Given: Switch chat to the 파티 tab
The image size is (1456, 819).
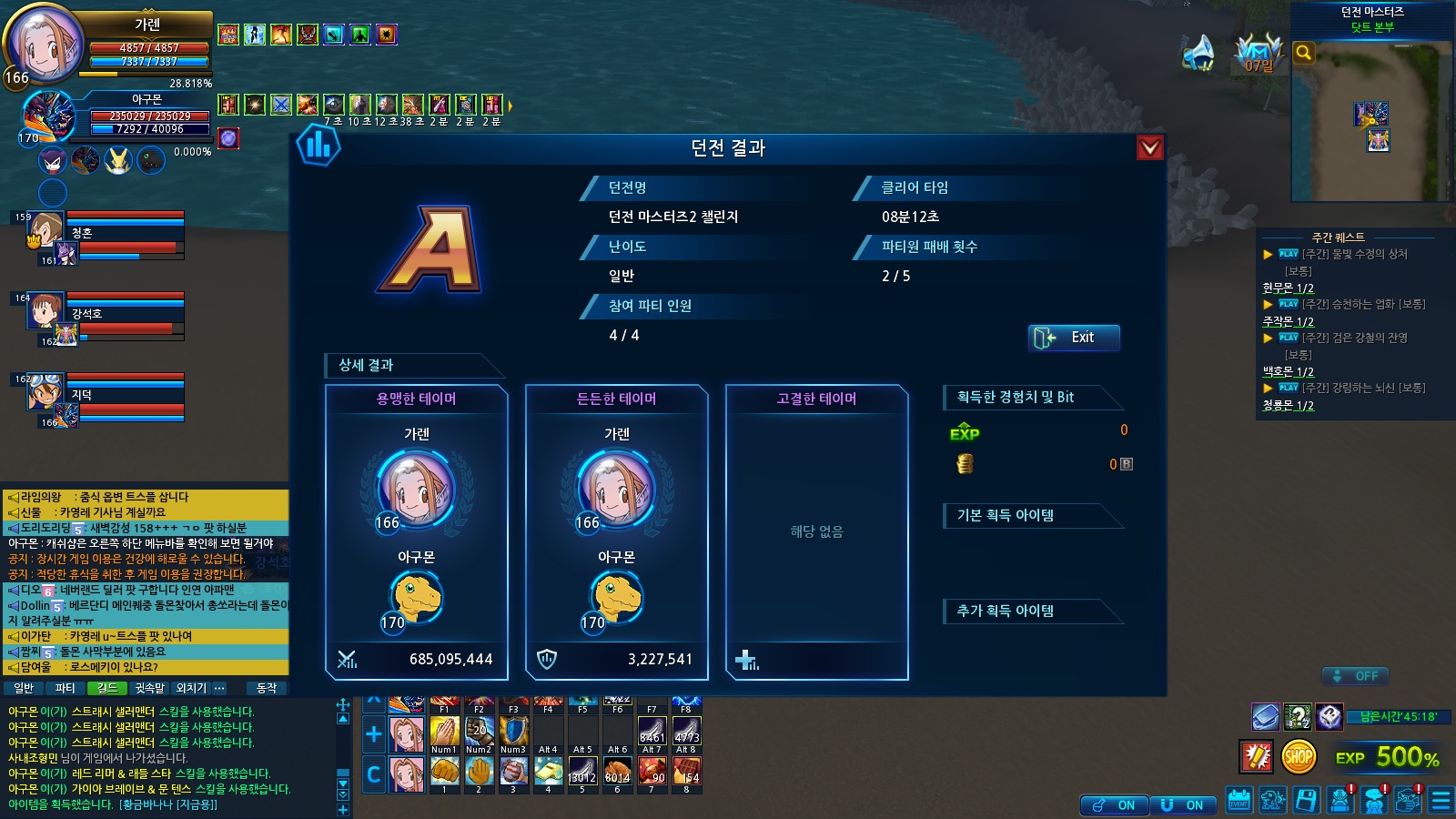Looking at the screenshot, I should pyautogui.click(x=65, y=689).
